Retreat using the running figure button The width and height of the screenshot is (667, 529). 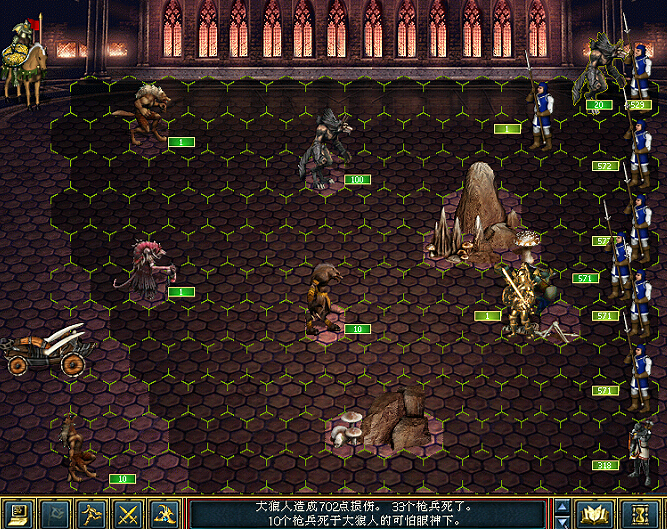tap(91, 514)
